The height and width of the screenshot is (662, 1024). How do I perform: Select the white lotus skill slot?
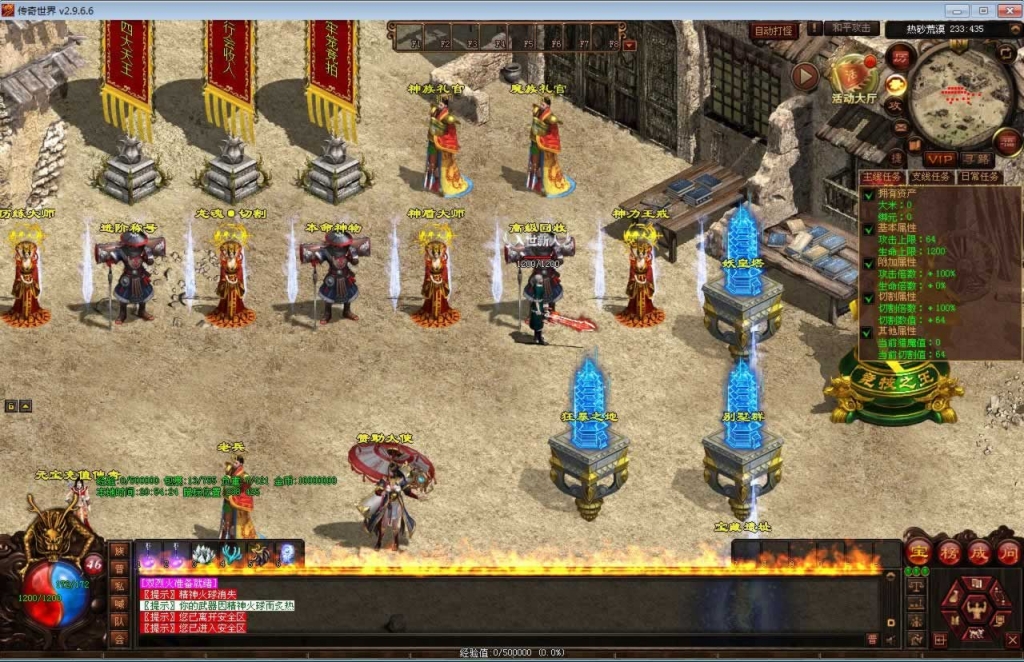point(203,555)
